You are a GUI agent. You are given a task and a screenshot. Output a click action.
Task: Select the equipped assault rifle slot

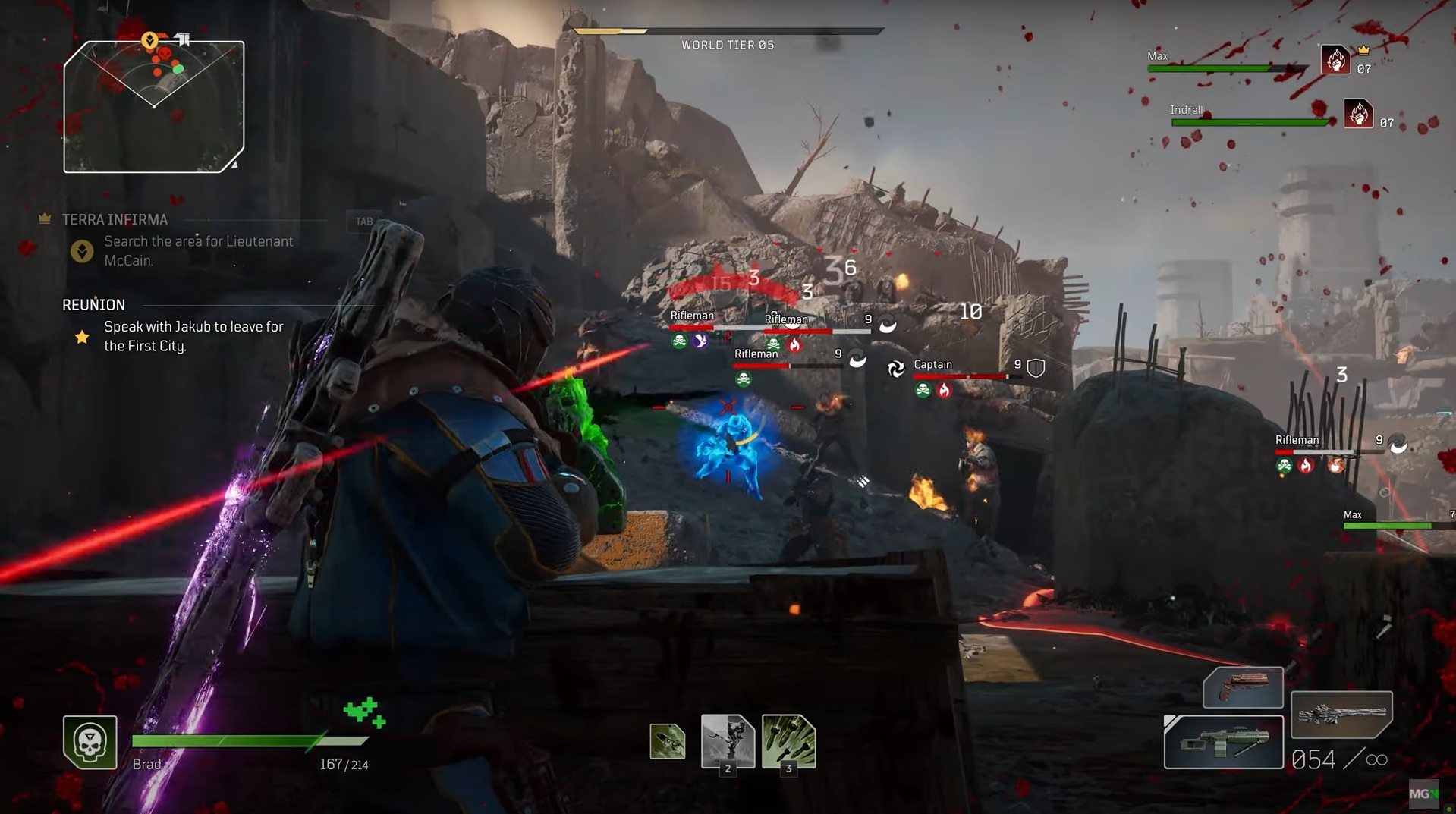1223,742
